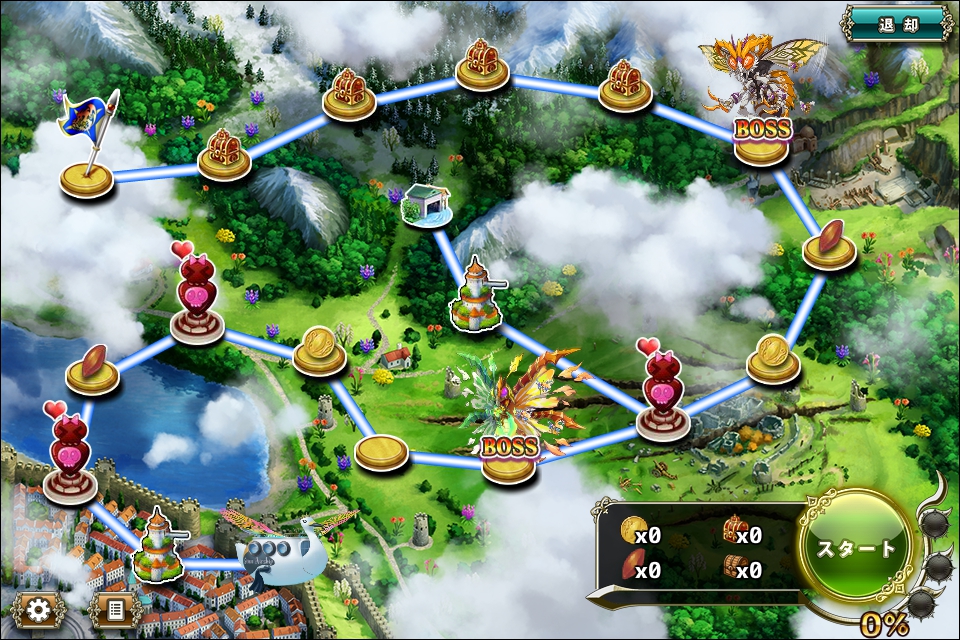Open the list menu beside the gear
Viewport: 960px width, 640px height.
click(115, 608)
